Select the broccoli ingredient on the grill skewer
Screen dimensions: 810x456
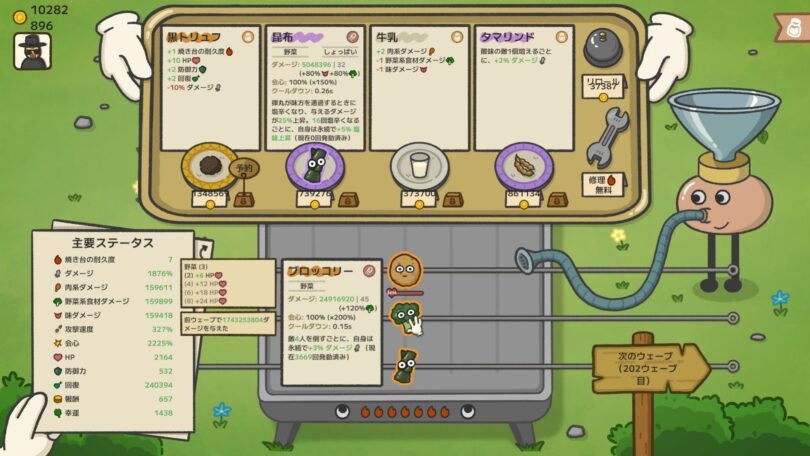pos(405,318)
